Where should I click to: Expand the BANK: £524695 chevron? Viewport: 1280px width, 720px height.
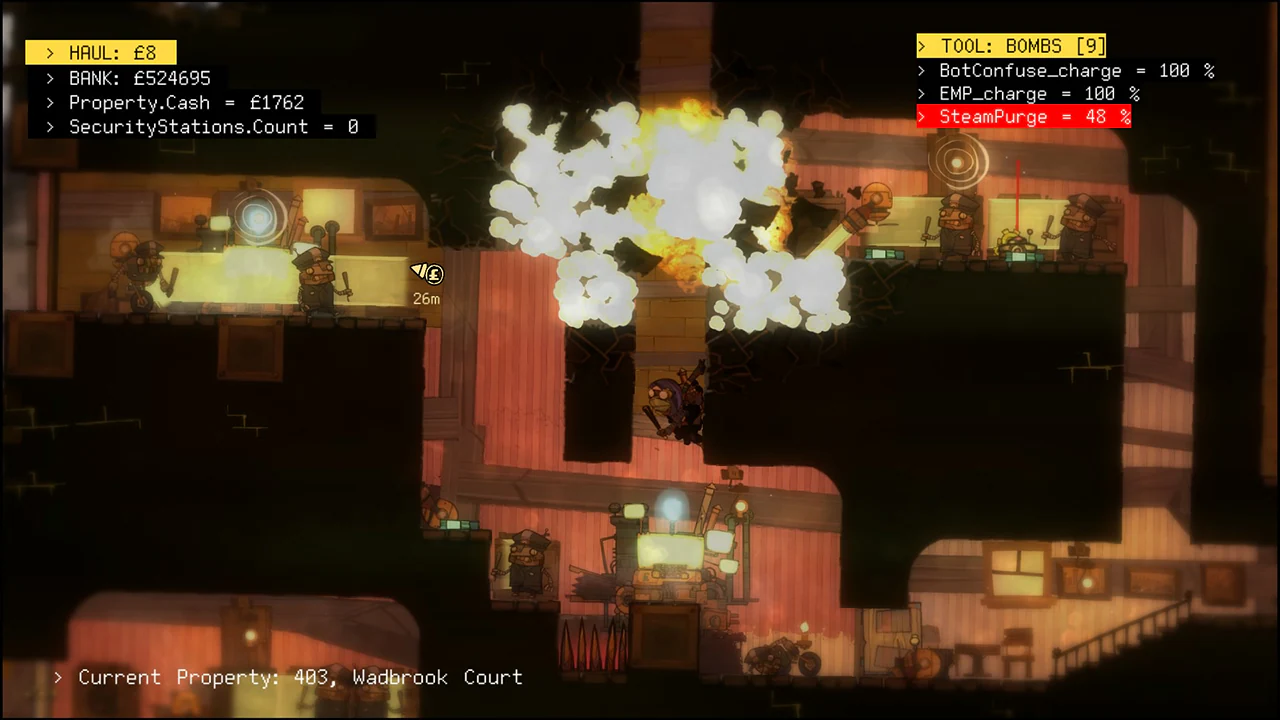50,78
